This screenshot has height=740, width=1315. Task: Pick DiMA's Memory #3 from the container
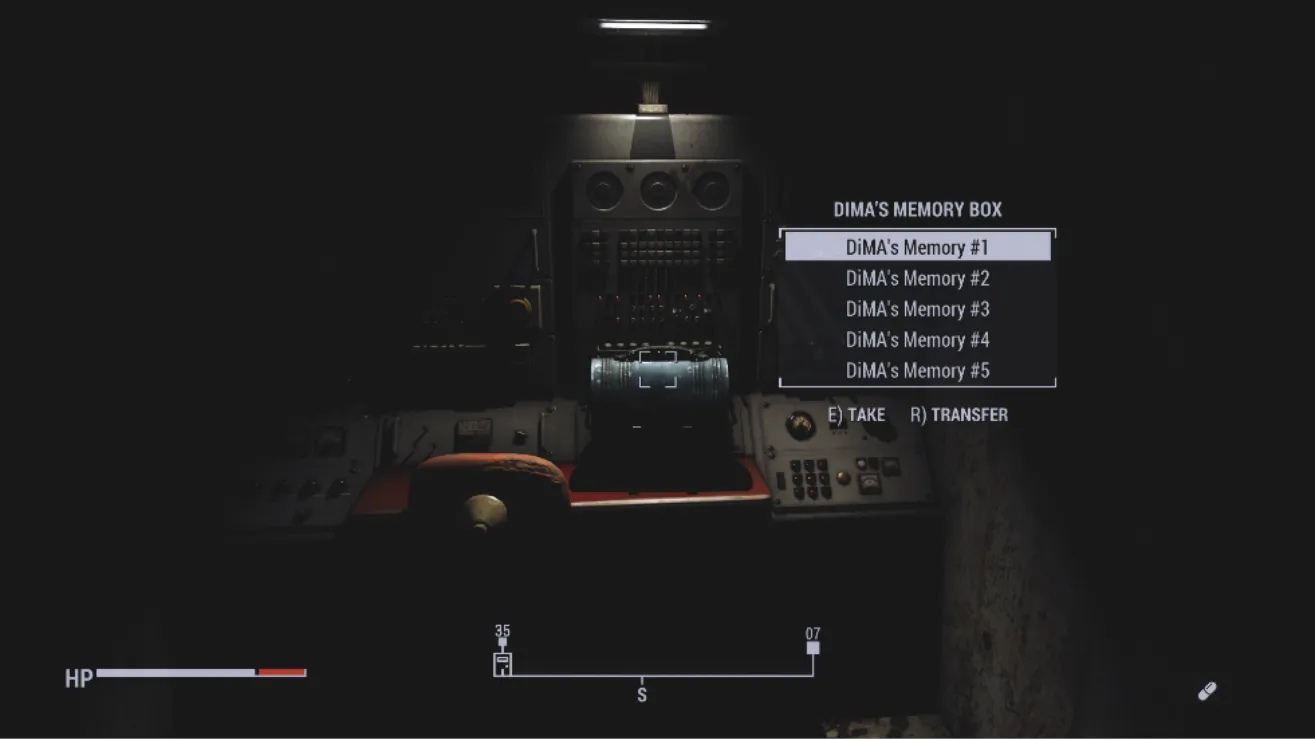coord(917,309)
